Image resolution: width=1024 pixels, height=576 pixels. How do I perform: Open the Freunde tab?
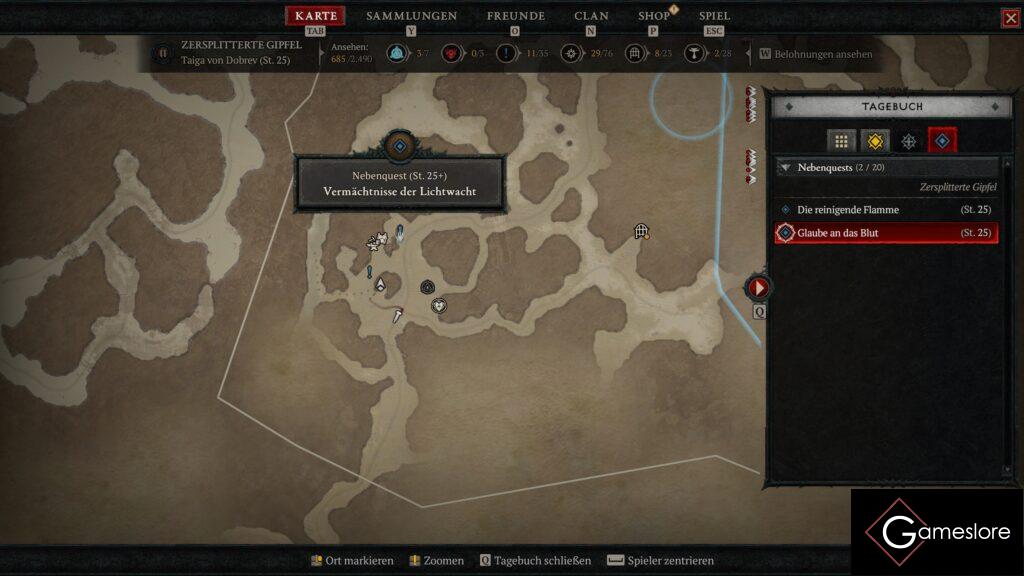pyautogui.click(x=515, y=16)
